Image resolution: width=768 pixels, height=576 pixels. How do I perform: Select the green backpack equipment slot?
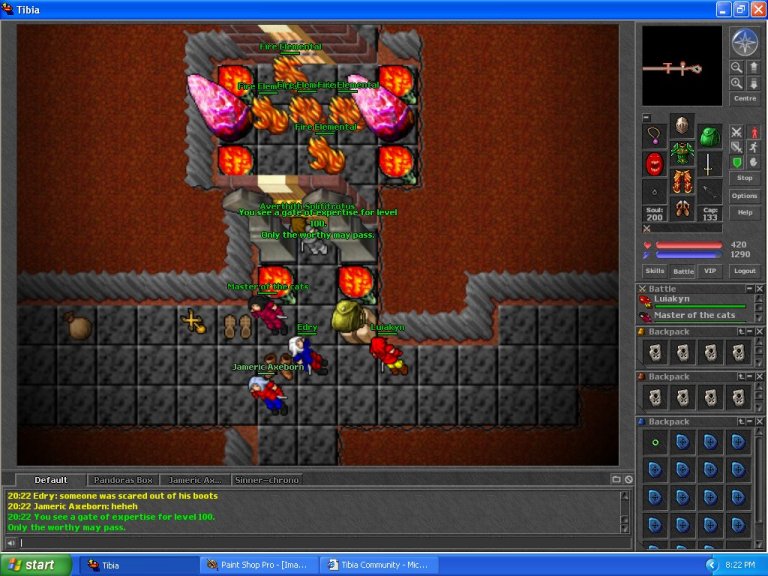pyautogui.click(x=709, y=136)
